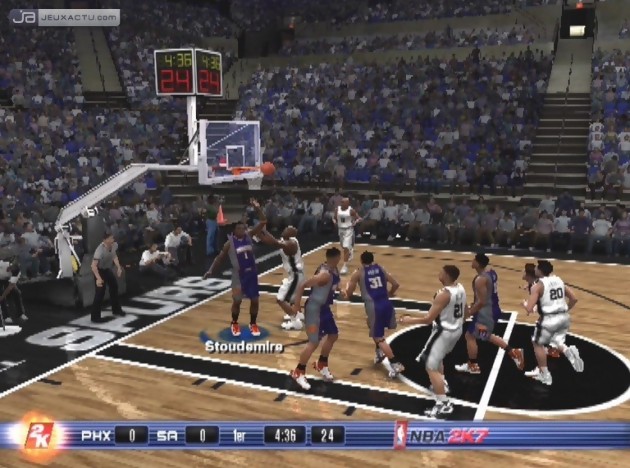Click the PHX team label
630x468 pixels.
(95, 435)
